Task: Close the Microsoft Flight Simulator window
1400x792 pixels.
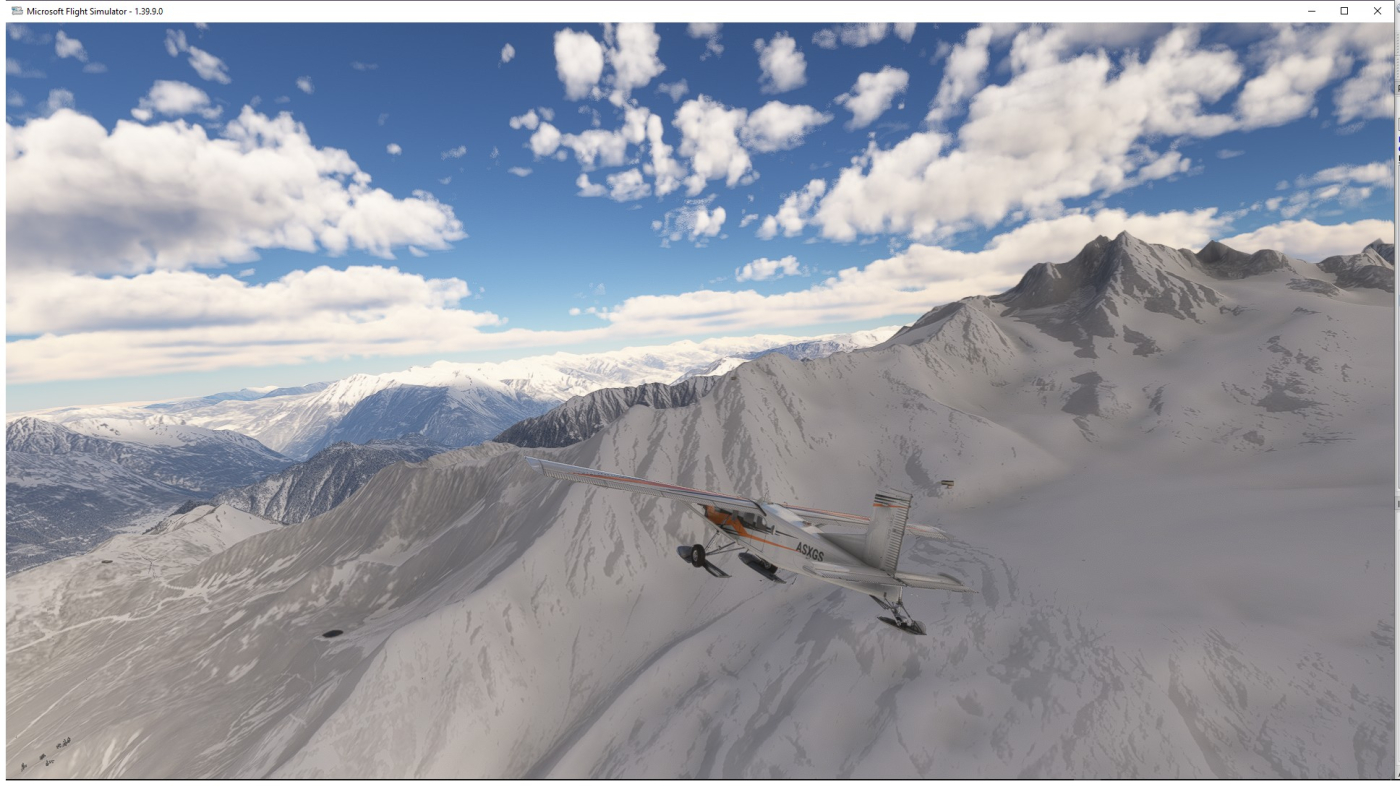Action: click(1377, 11)
